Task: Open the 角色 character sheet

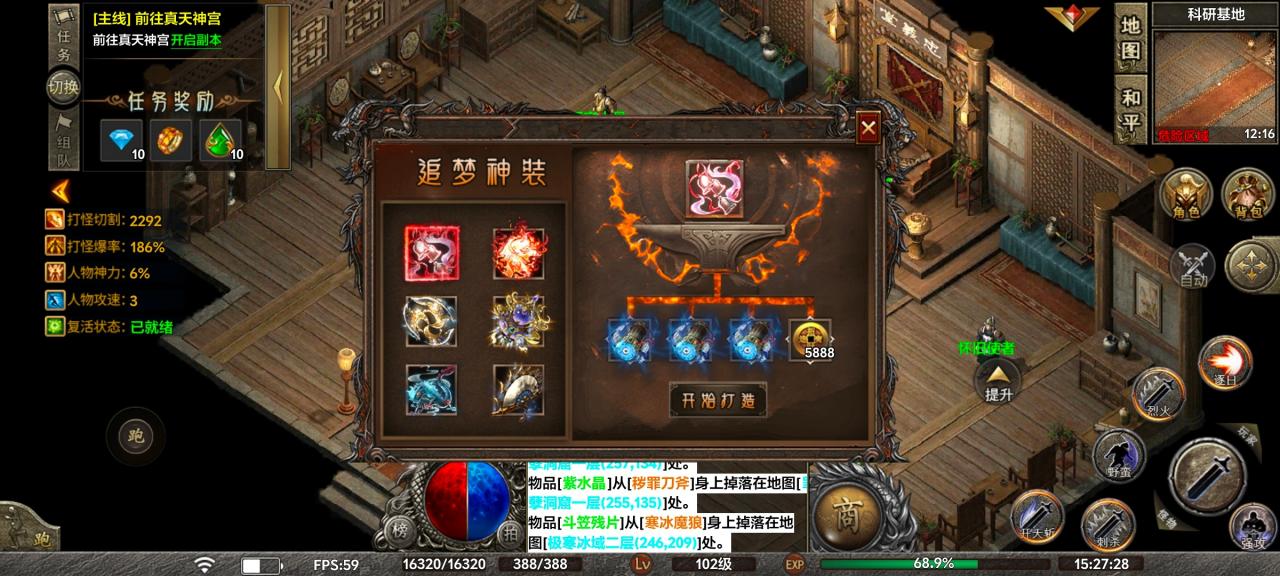Action: 1185,194
